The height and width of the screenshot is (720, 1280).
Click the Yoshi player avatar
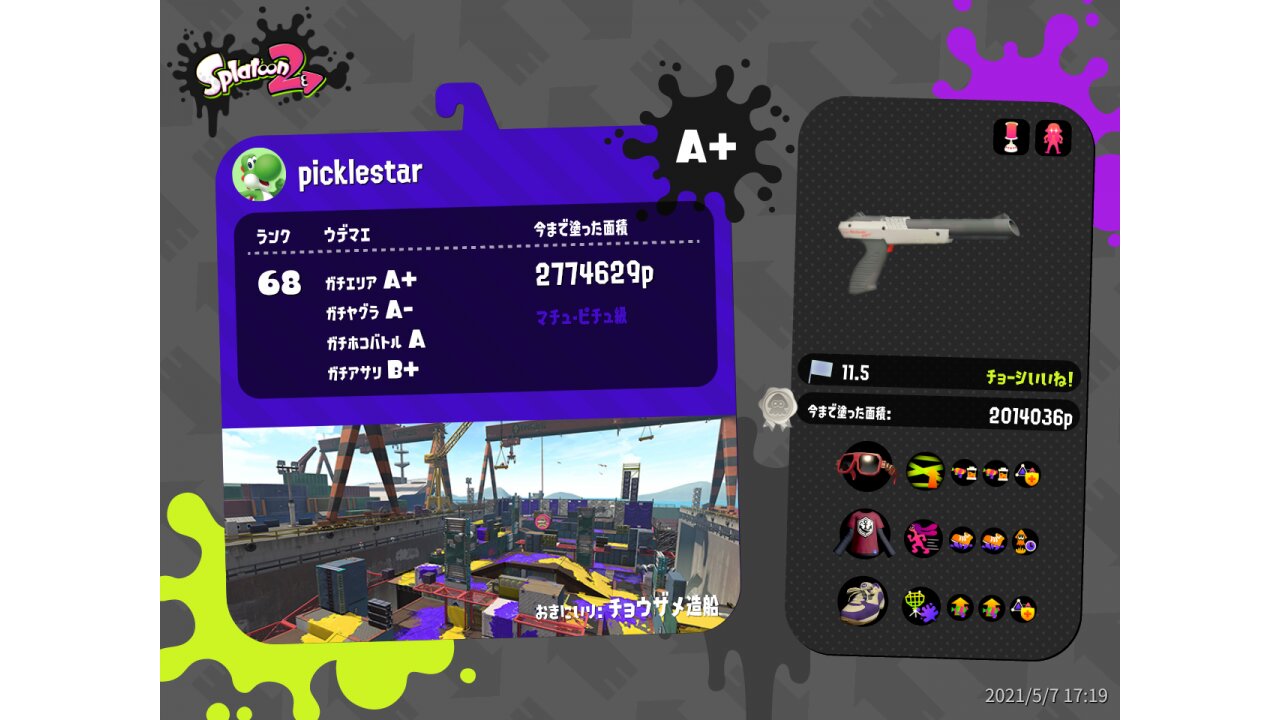click(259, 174)
